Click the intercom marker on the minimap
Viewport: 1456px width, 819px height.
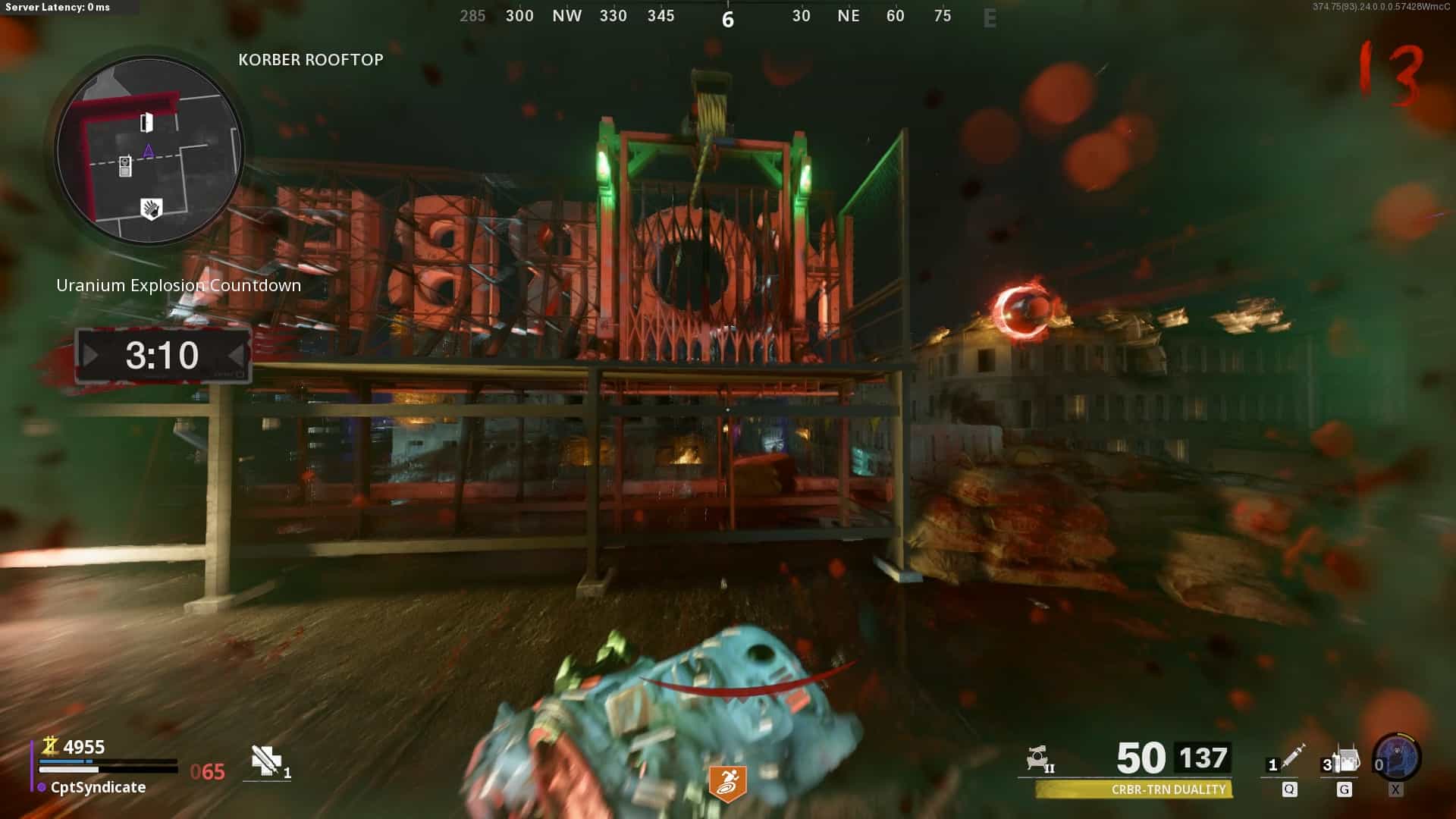tap(125, 166)
